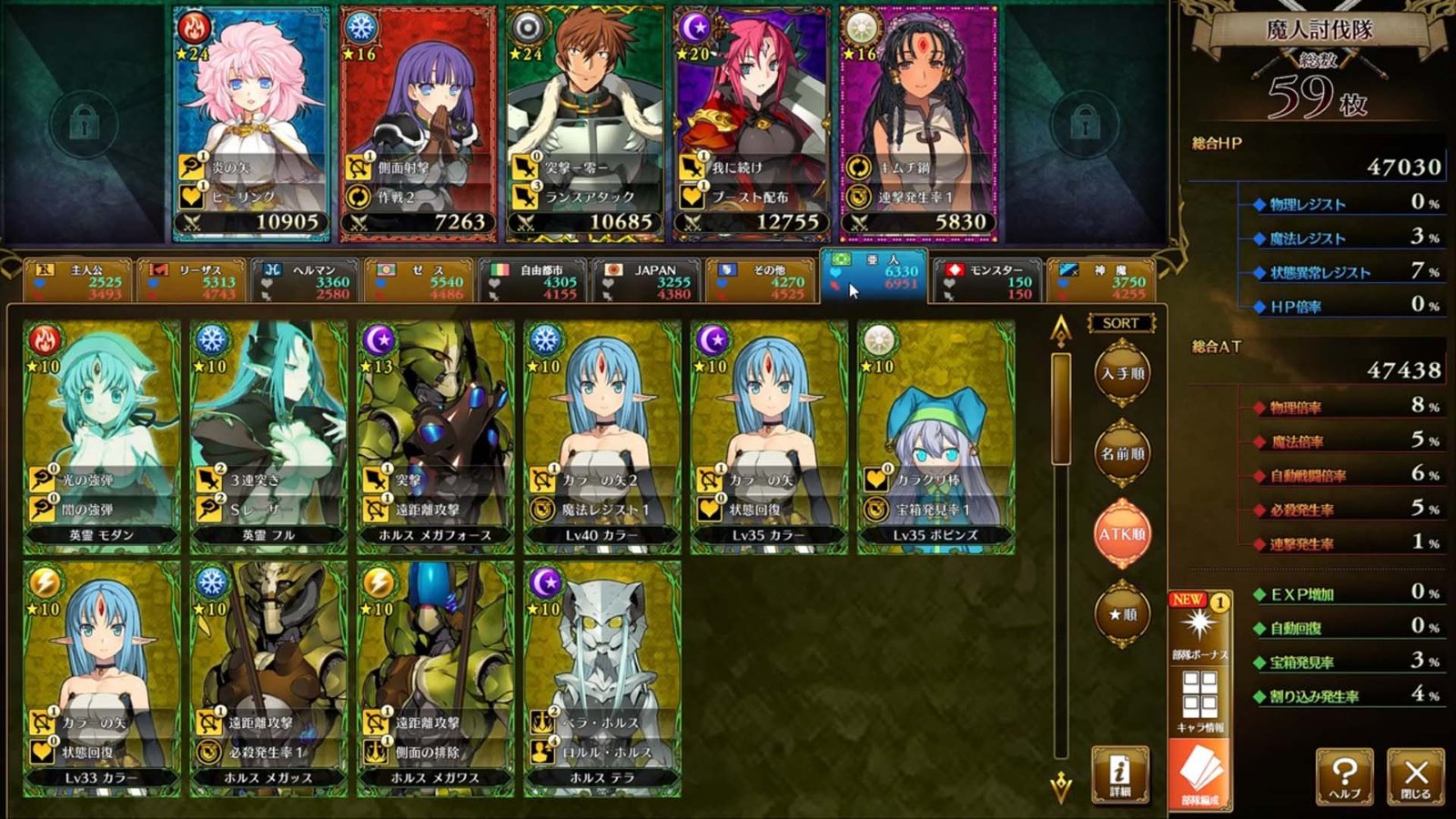Sort cards by 名前順
Image resolution: width=1456 pixels, height=819 pixels.
pyautogui.click(x=1121, y=453)
